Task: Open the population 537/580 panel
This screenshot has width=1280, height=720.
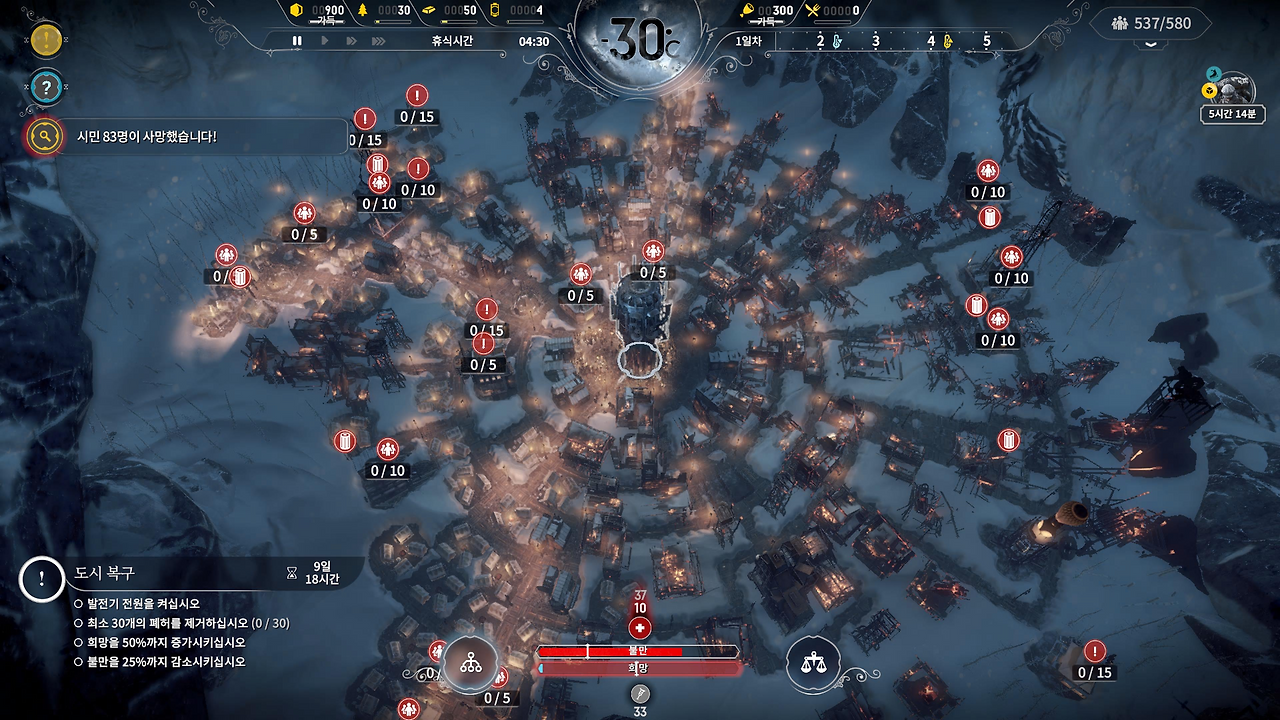Action: click(x=1150, y=22)
